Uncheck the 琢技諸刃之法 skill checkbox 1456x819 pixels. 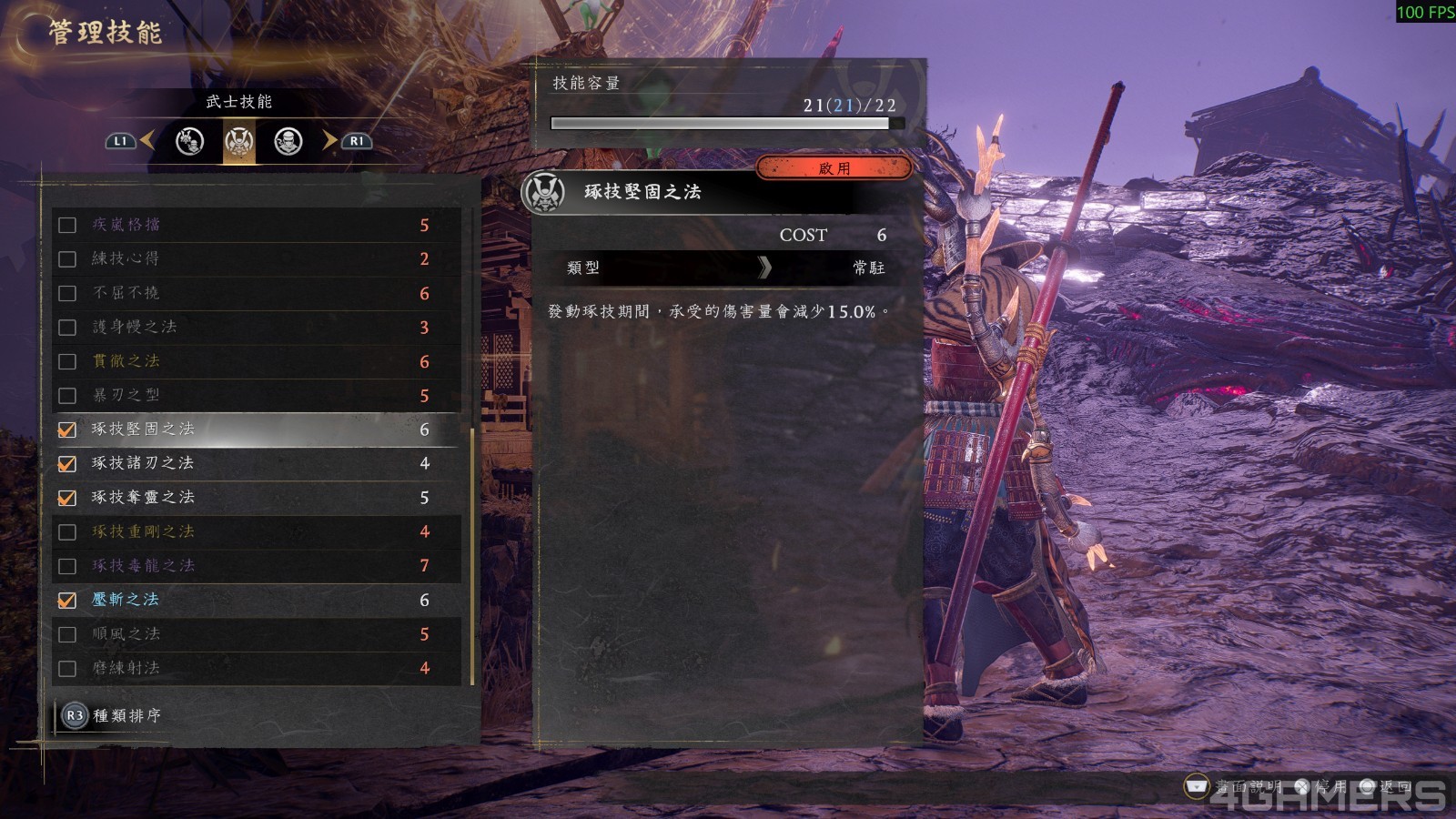tap(67, 464)
